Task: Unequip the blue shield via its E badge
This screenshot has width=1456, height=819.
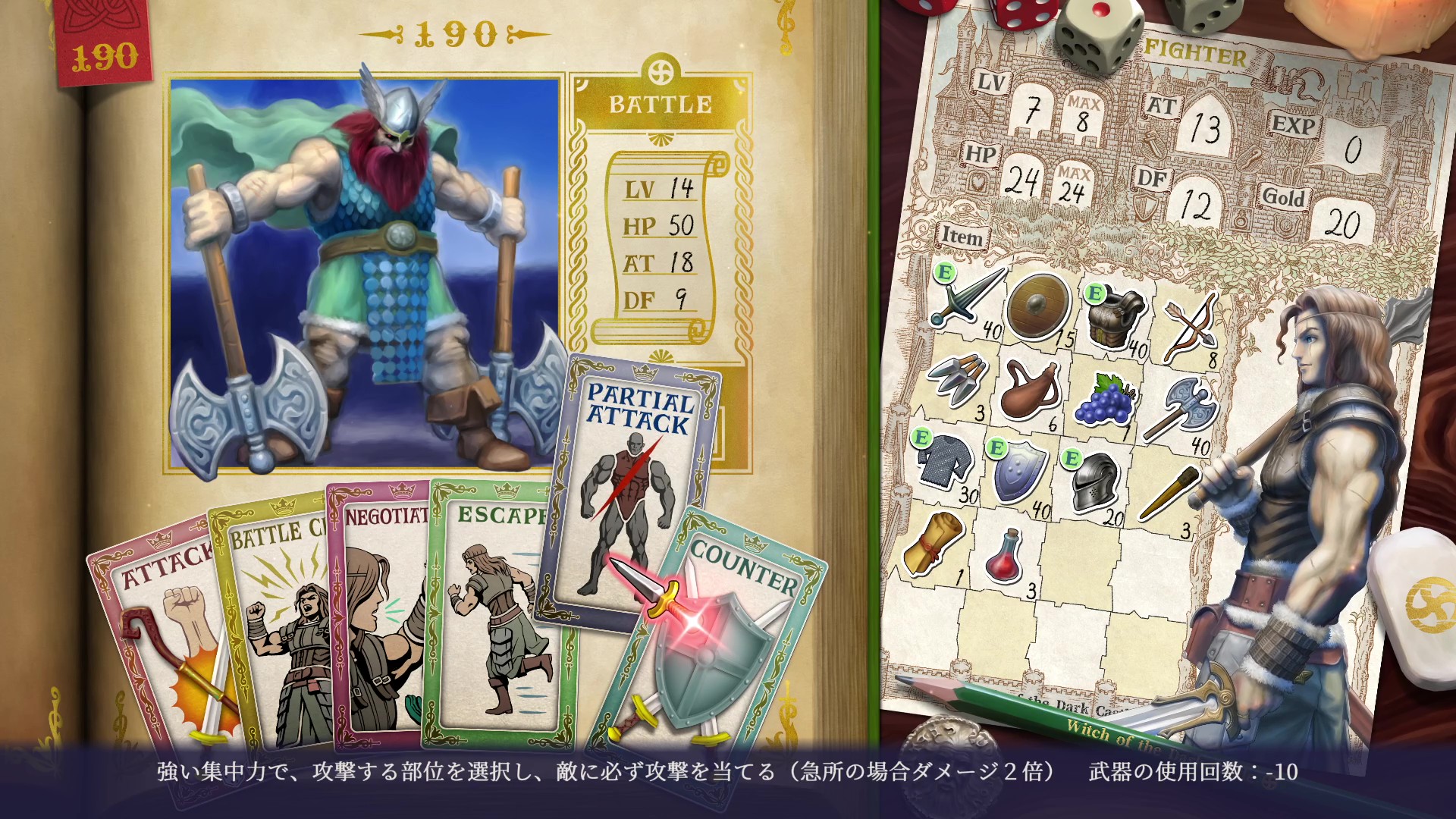Action: 998,449
